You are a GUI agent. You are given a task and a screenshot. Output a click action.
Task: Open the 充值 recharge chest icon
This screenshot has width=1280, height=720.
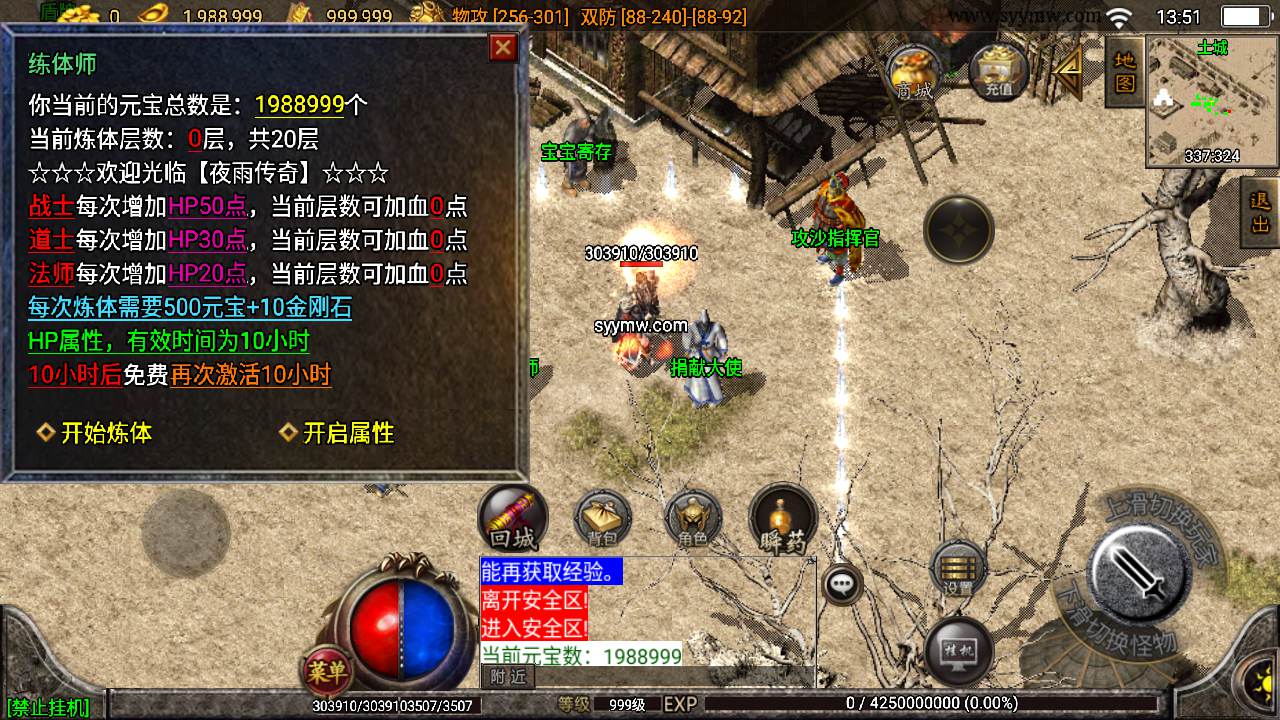998,72
